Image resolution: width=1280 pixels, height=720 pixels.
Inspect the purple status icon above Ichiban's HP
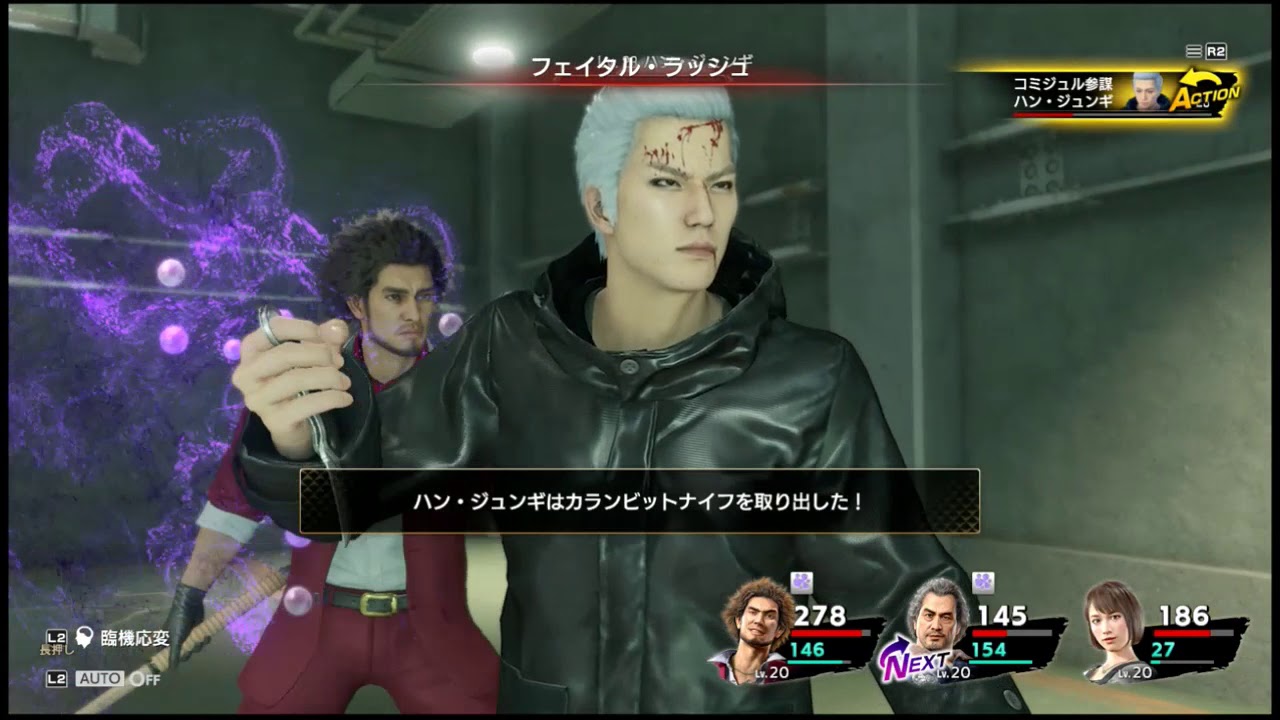coord(801,583)
